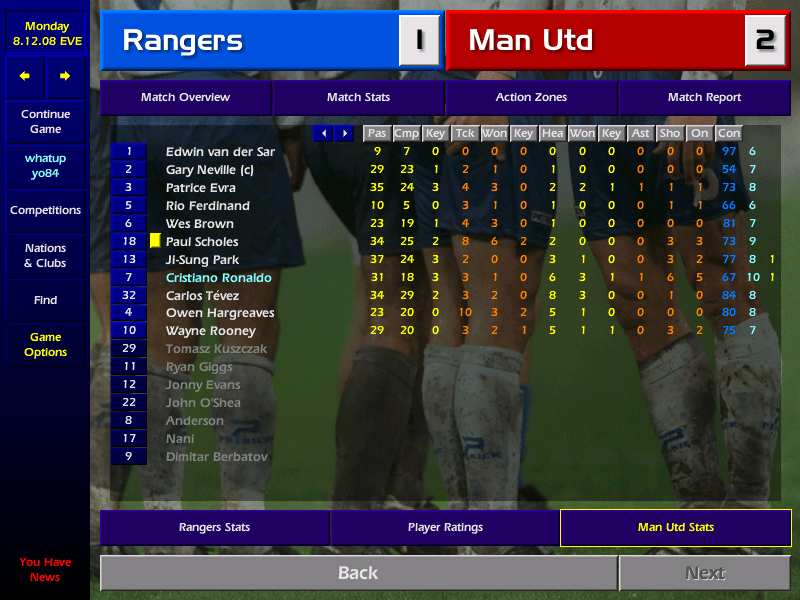800x600 pixels.
Task: Open the Competitions menu
Action: point(45,210)
